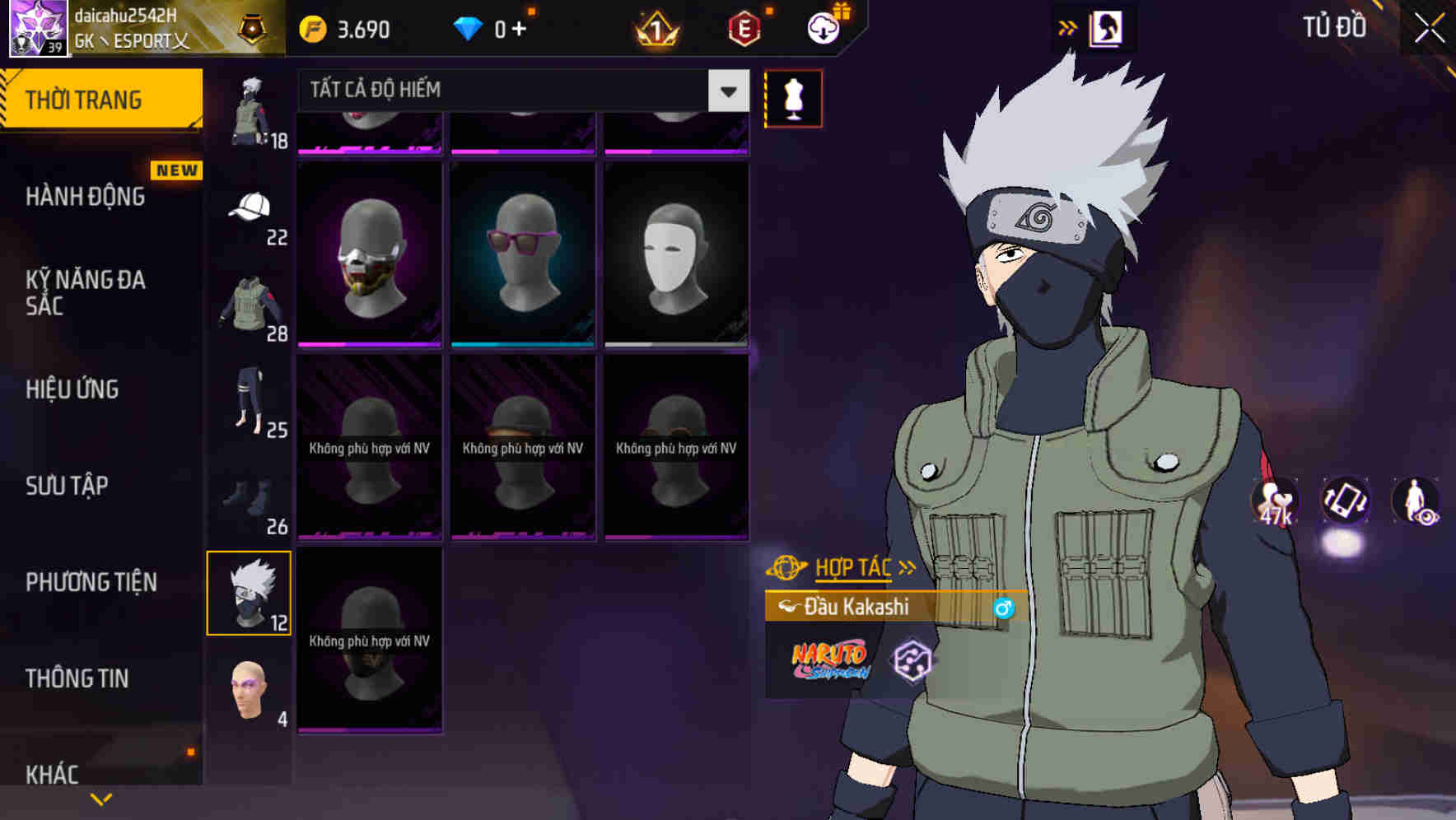
Task: Click the profile card icon beside the chevrons
Action: 1108,27
